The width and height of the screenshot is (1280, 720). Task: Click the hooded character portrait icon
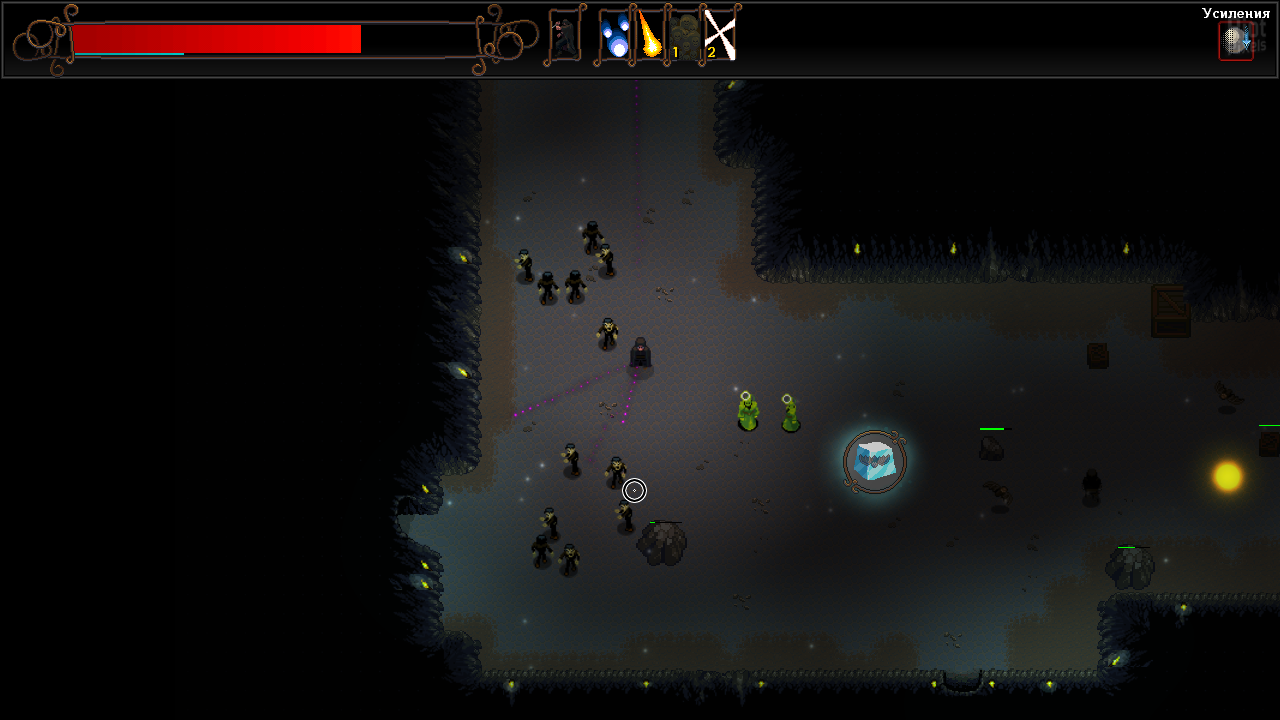[565, 36]
